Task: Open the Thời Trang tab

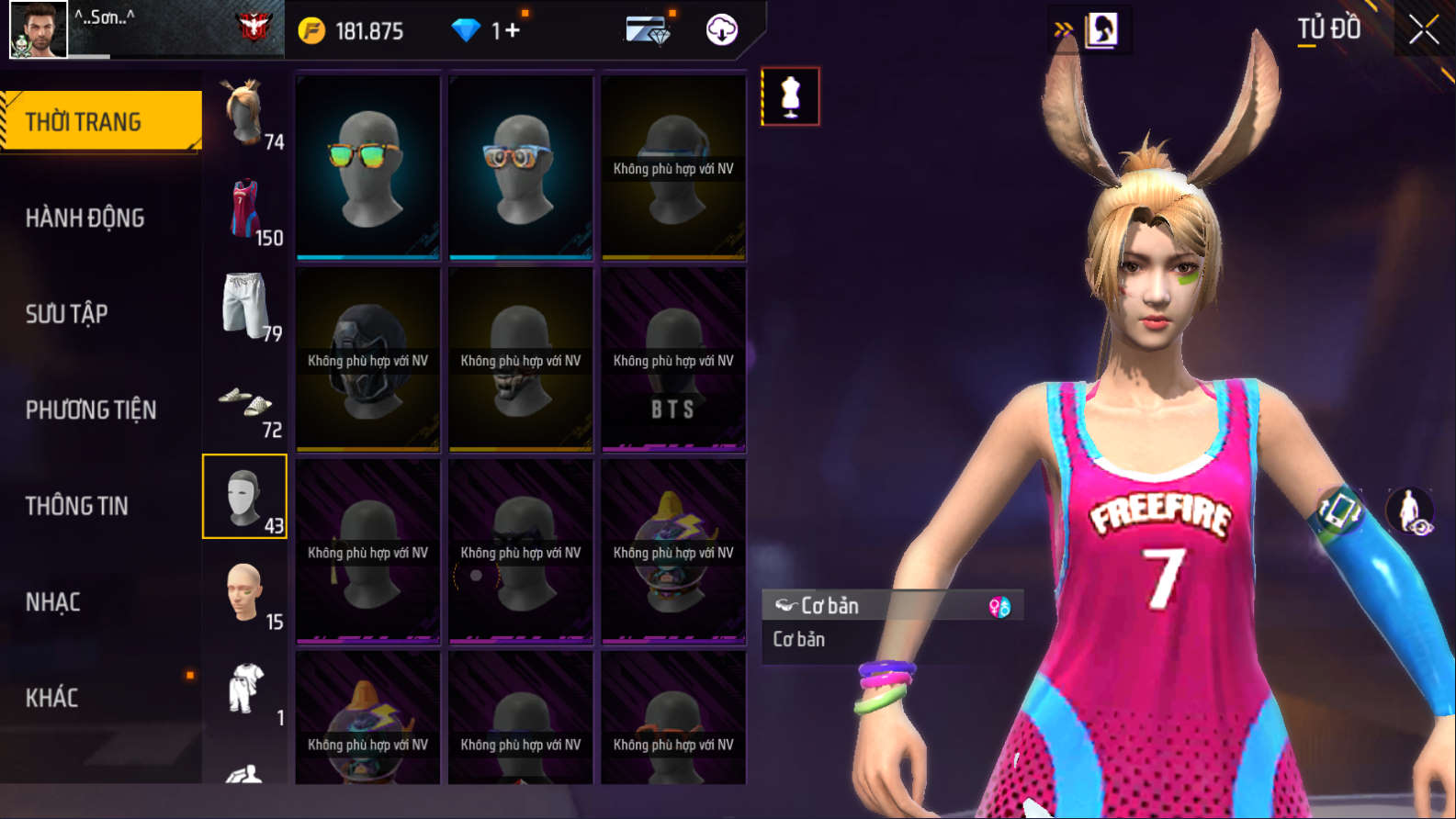Action: pyautogui.click(x=101, y=121)
